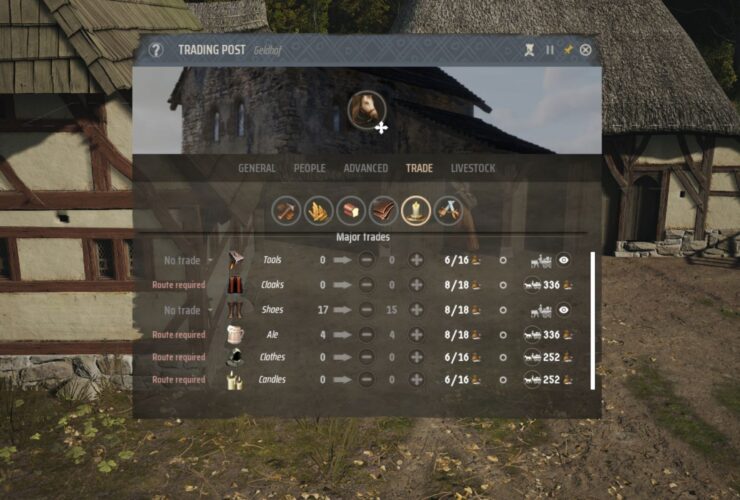The image size is (740, 500).
Task: Pin the Trading Post panel
Action: click(x=568, y=50)
